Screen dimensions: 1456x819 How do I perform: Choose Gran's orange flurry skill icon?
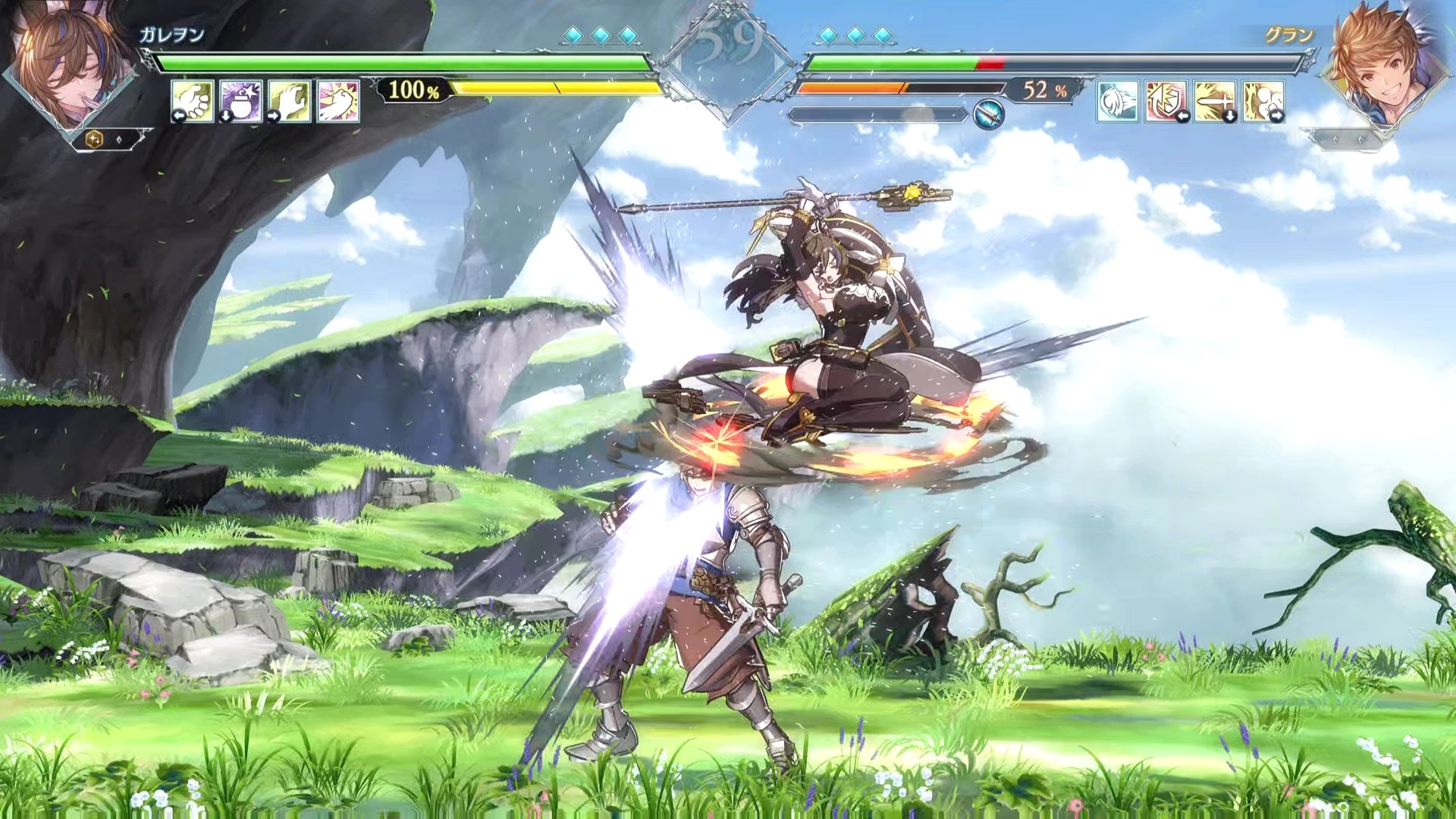click(1263, 101)
